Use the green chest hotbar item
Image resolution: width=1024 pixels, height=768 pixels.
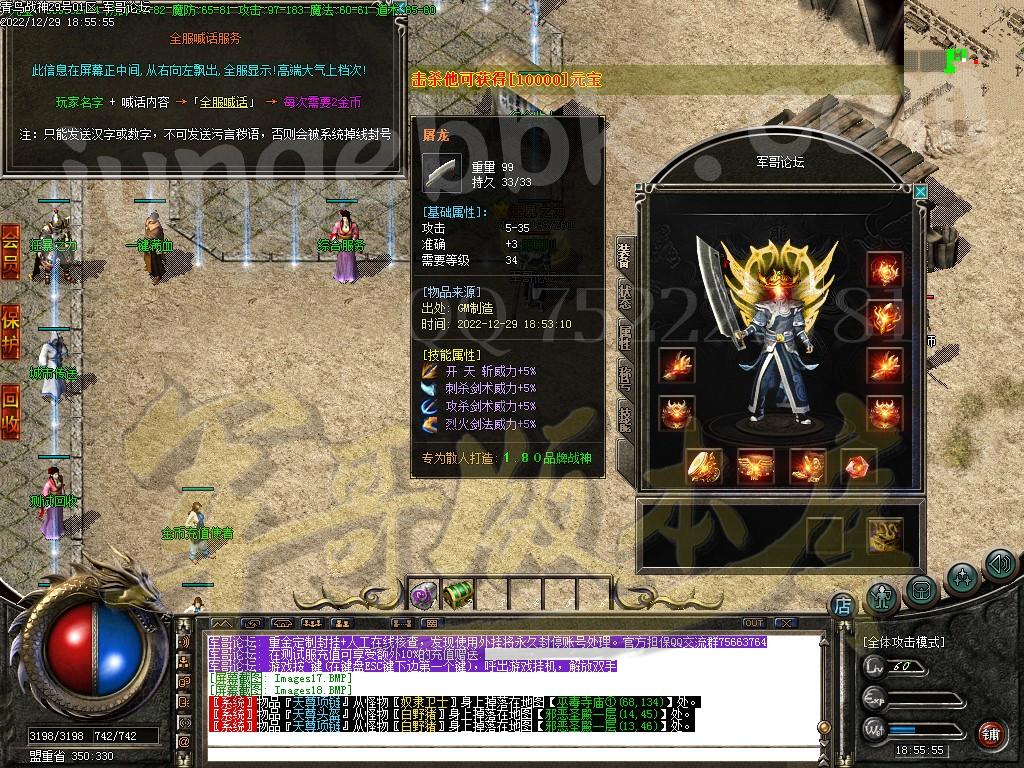[x=457, y=595]
